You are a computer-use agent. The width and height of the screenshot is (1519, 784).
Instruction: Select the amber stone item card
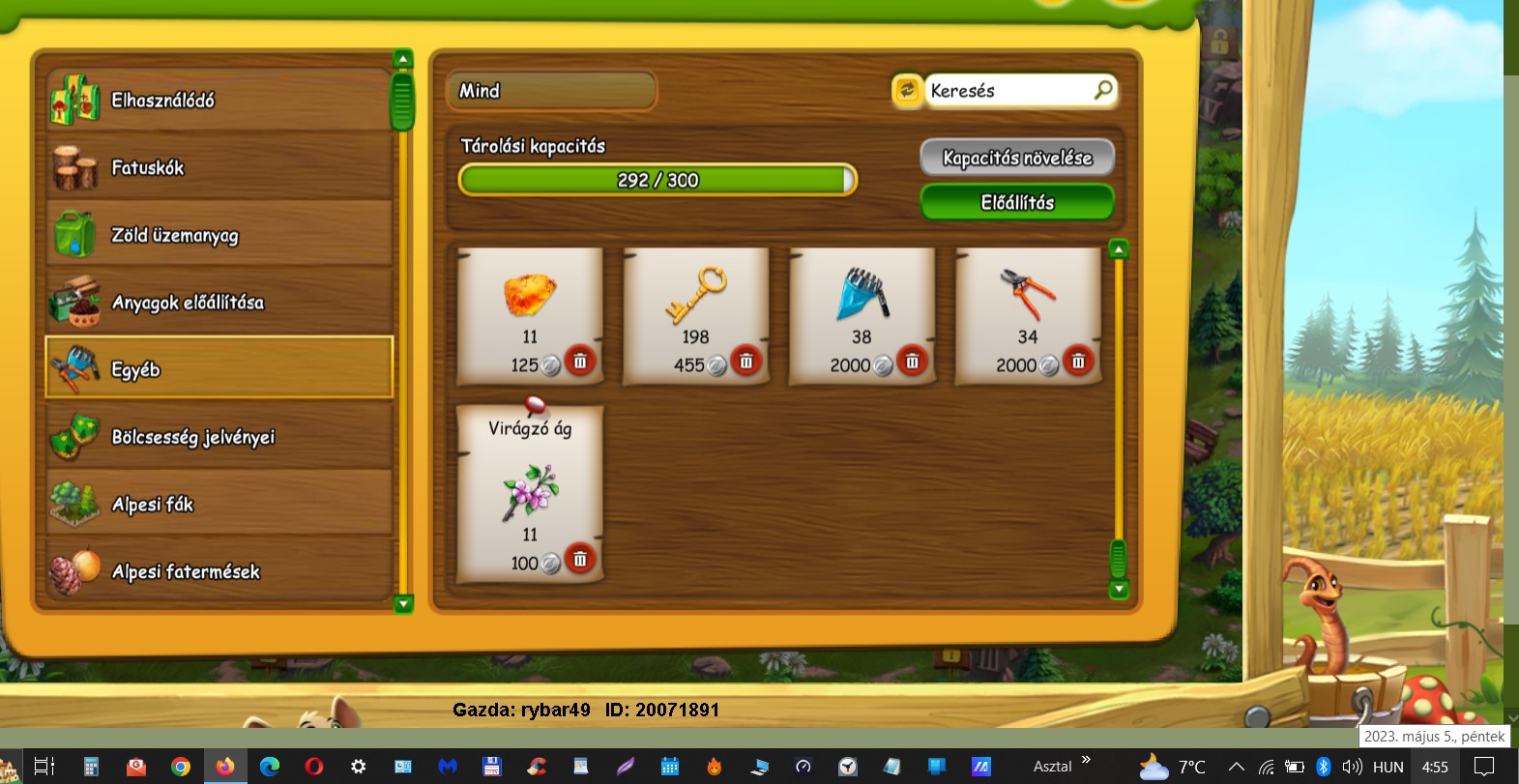[529, 305]
